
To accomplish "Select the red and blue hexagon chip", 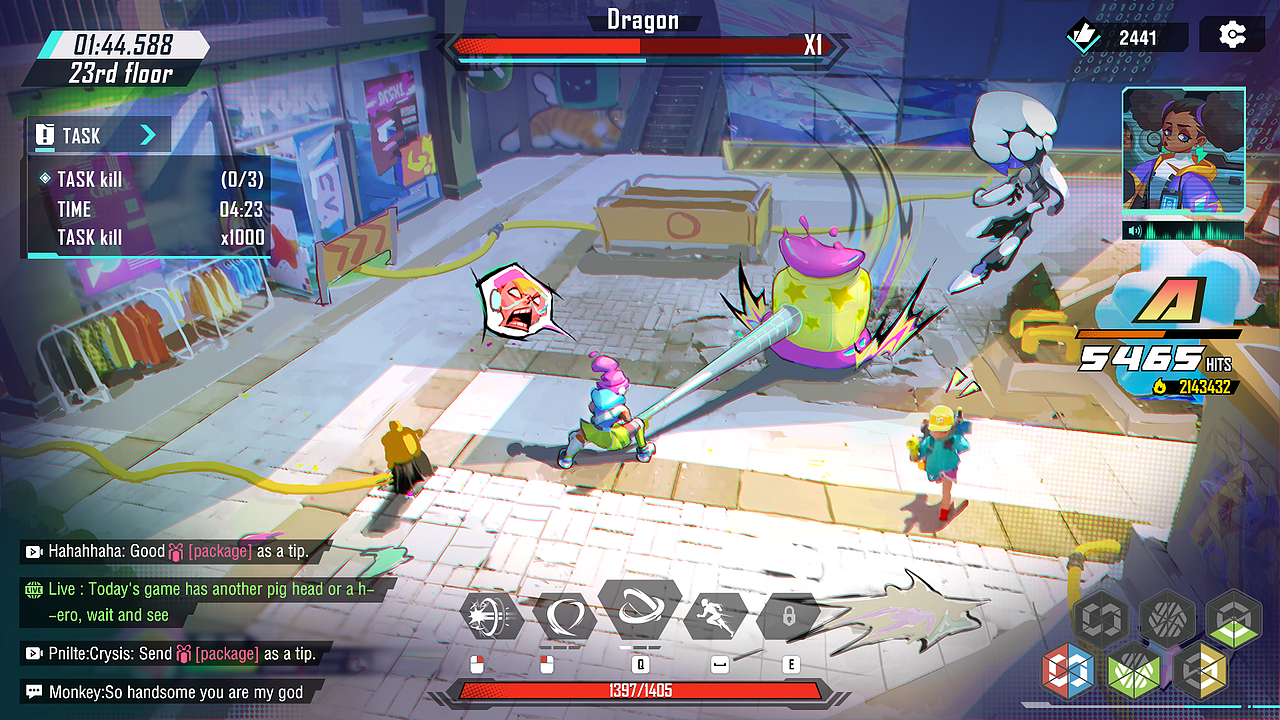I will pyautogui.click(x=1068, y=670).
